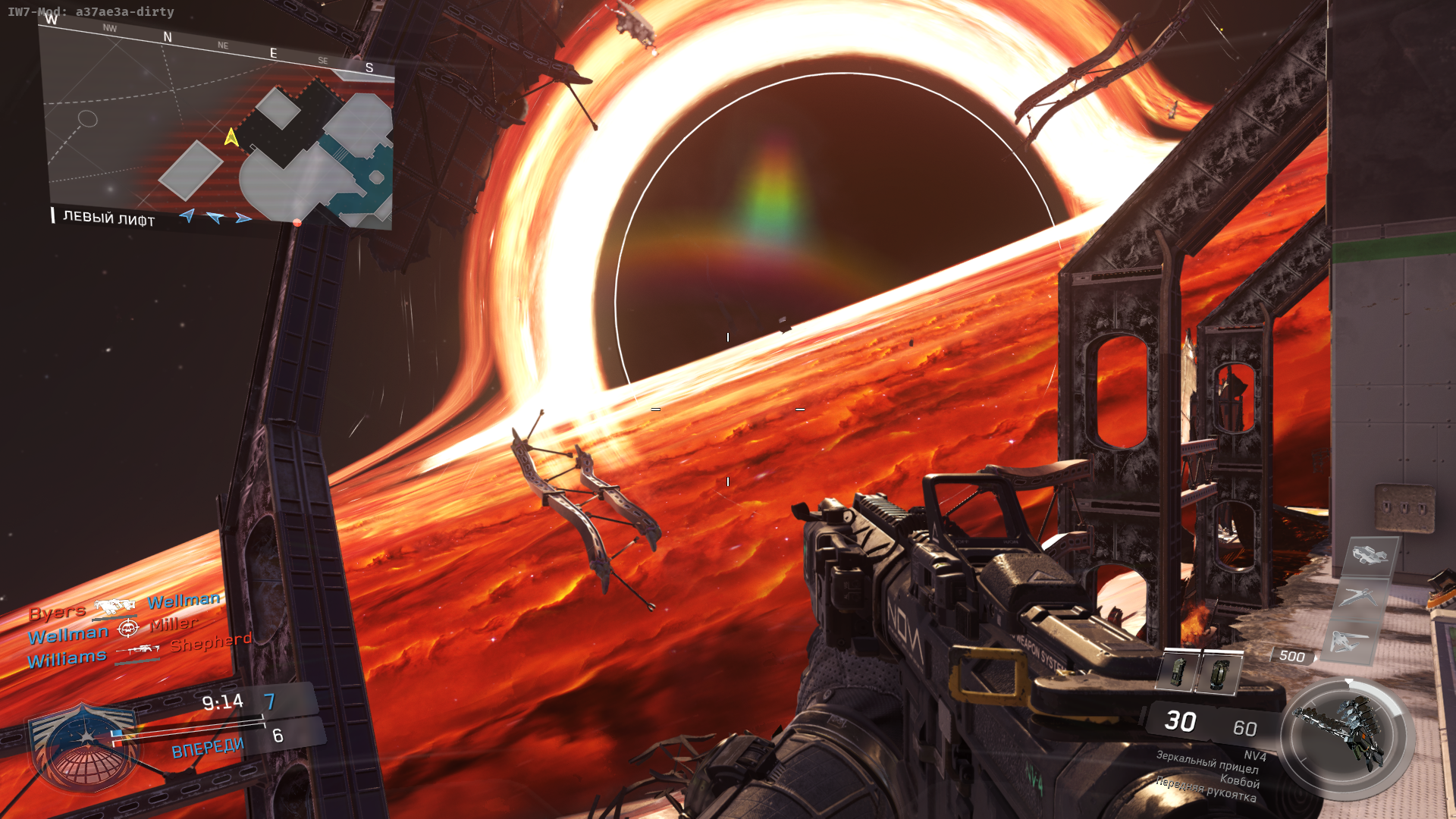
Task: Select the yellow player arrow on minimap
Action: [231, 137]
